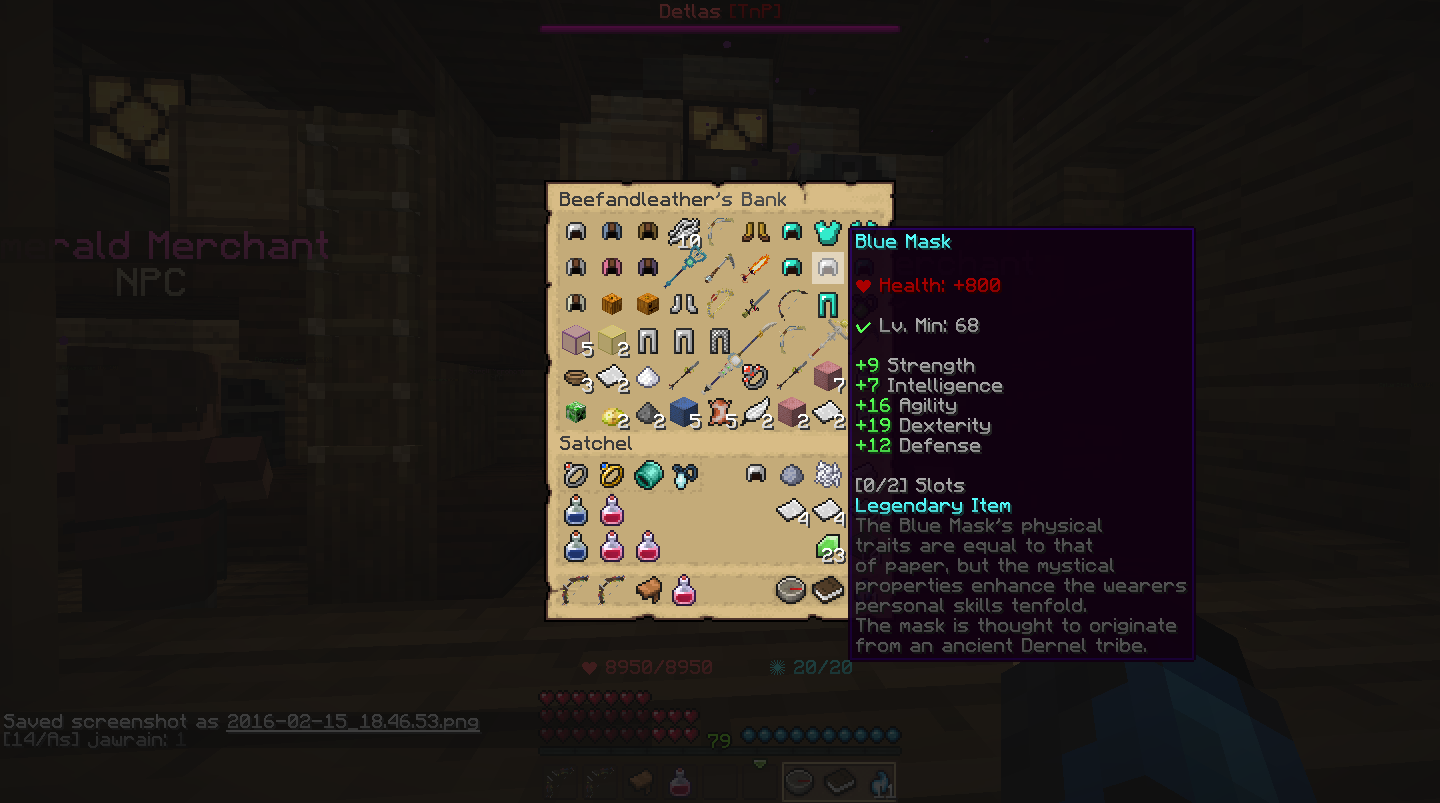This screenshot has height=803, width=1440.
Task: Take the blue wool stack of five
Action: [x=684, y=412]
